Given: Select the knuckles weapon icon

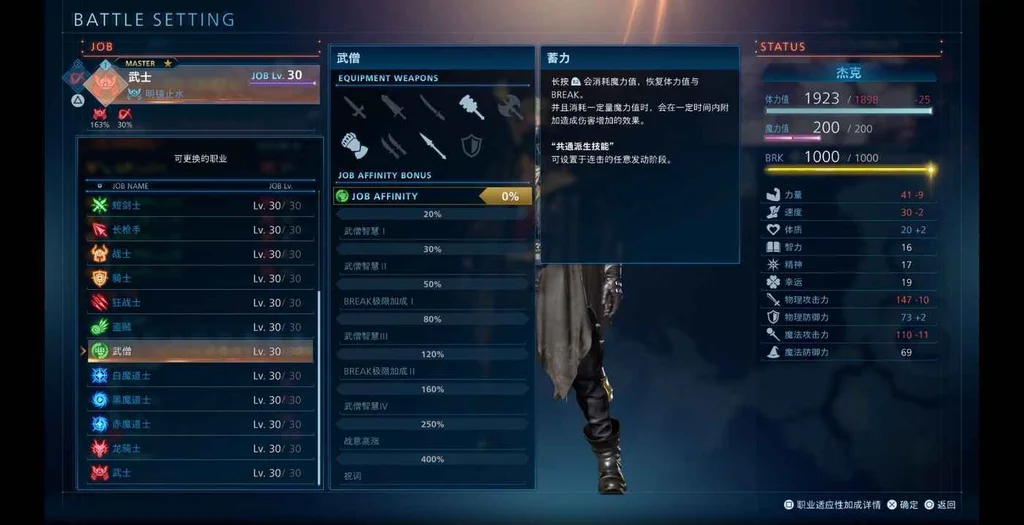Looking at the screenshot, I should click(354, 146).
